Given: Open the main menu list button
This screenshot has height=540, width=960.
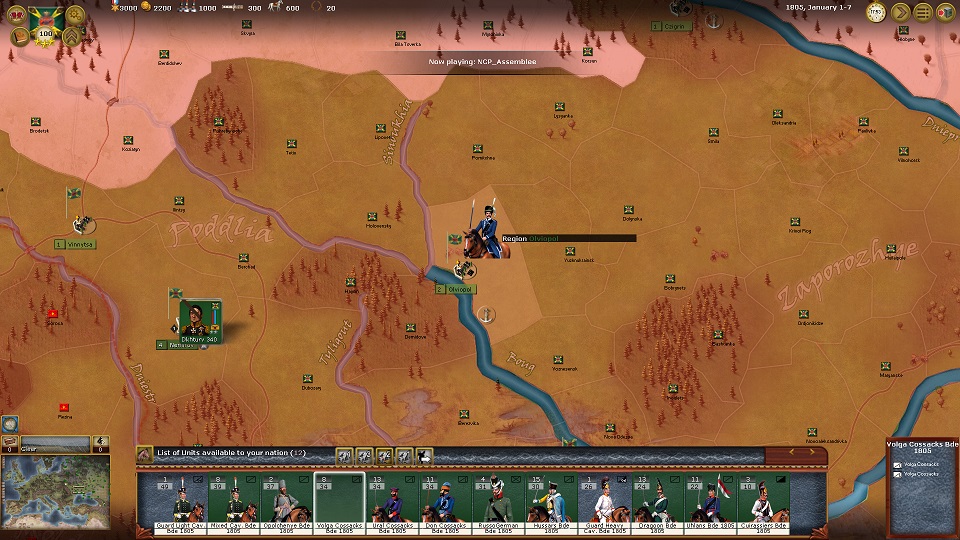Looking at the screenshot, I should (x=923, y=13).
